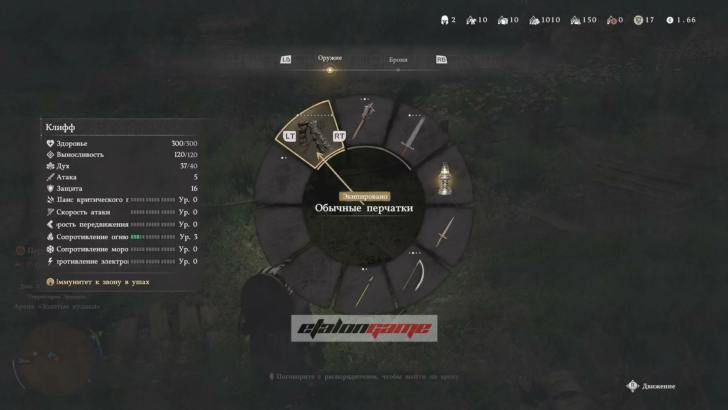728x410 pixels.
Task: Switch to the Оружие weapons tab
Action: tap(329, 58)
